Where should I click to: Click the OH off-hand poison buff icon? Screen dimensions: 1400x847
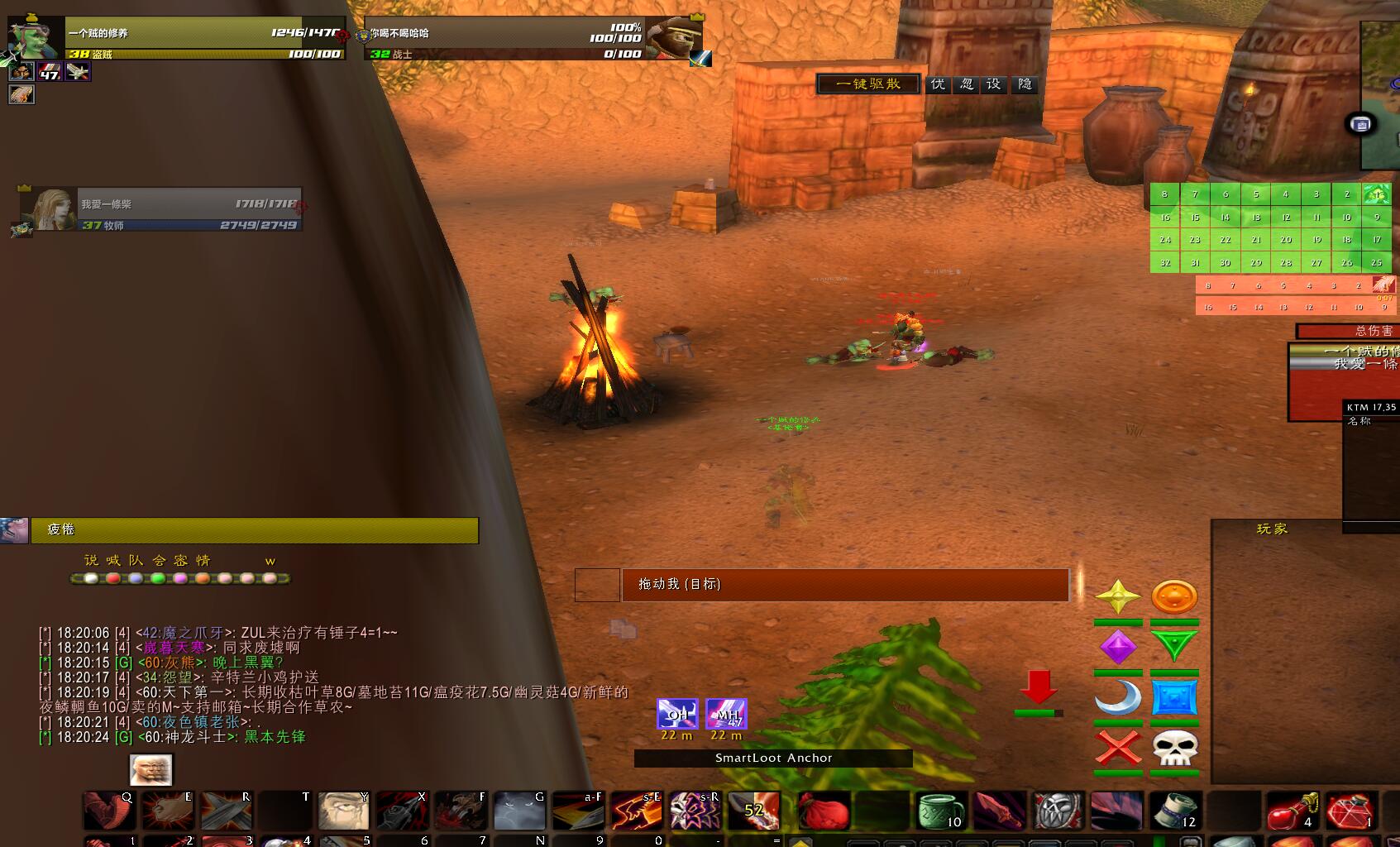[677, 713]
